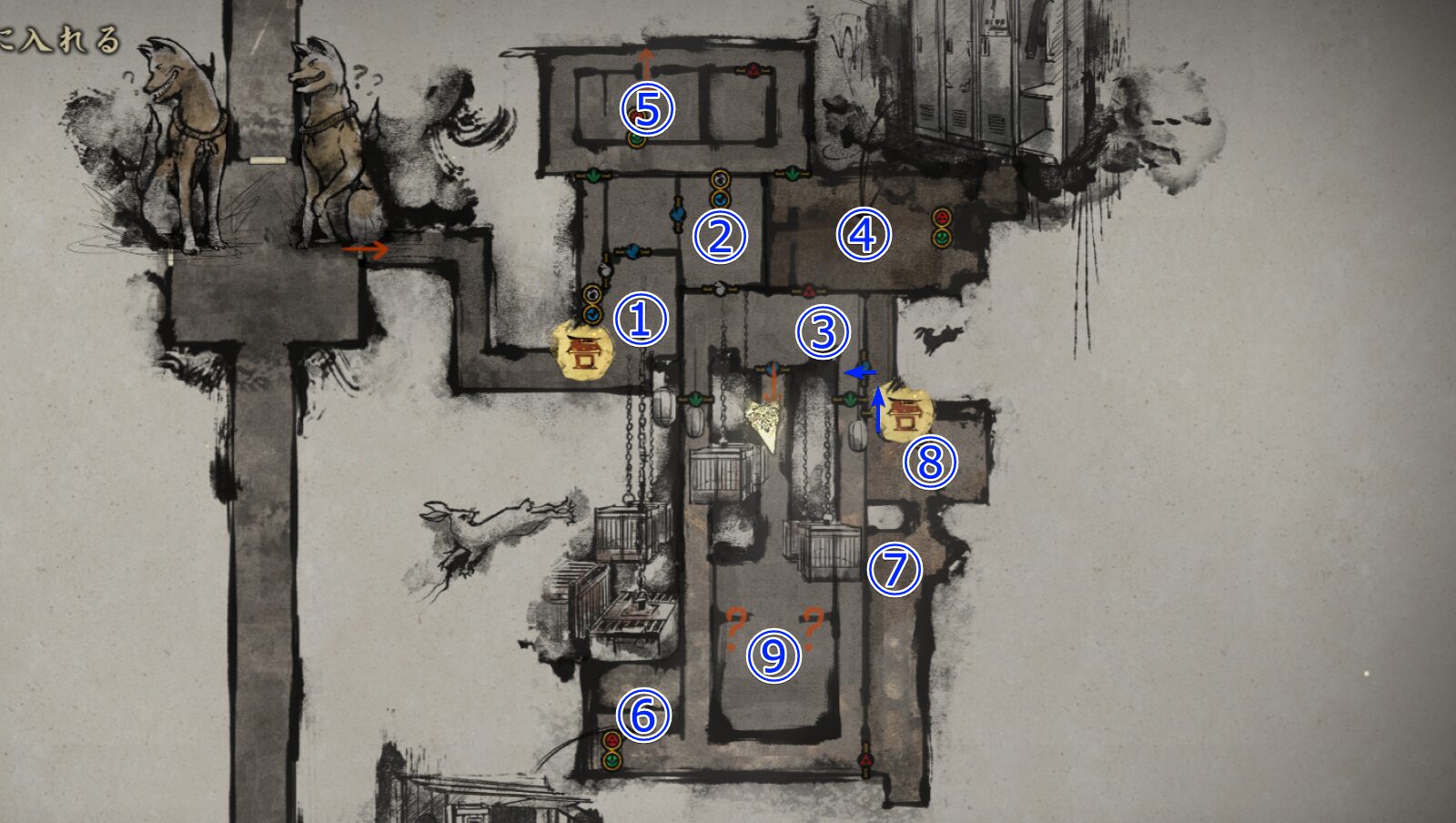Toggle the green sprout icon left of marker ⑧
1456x823 pixels.
(849, 401)
